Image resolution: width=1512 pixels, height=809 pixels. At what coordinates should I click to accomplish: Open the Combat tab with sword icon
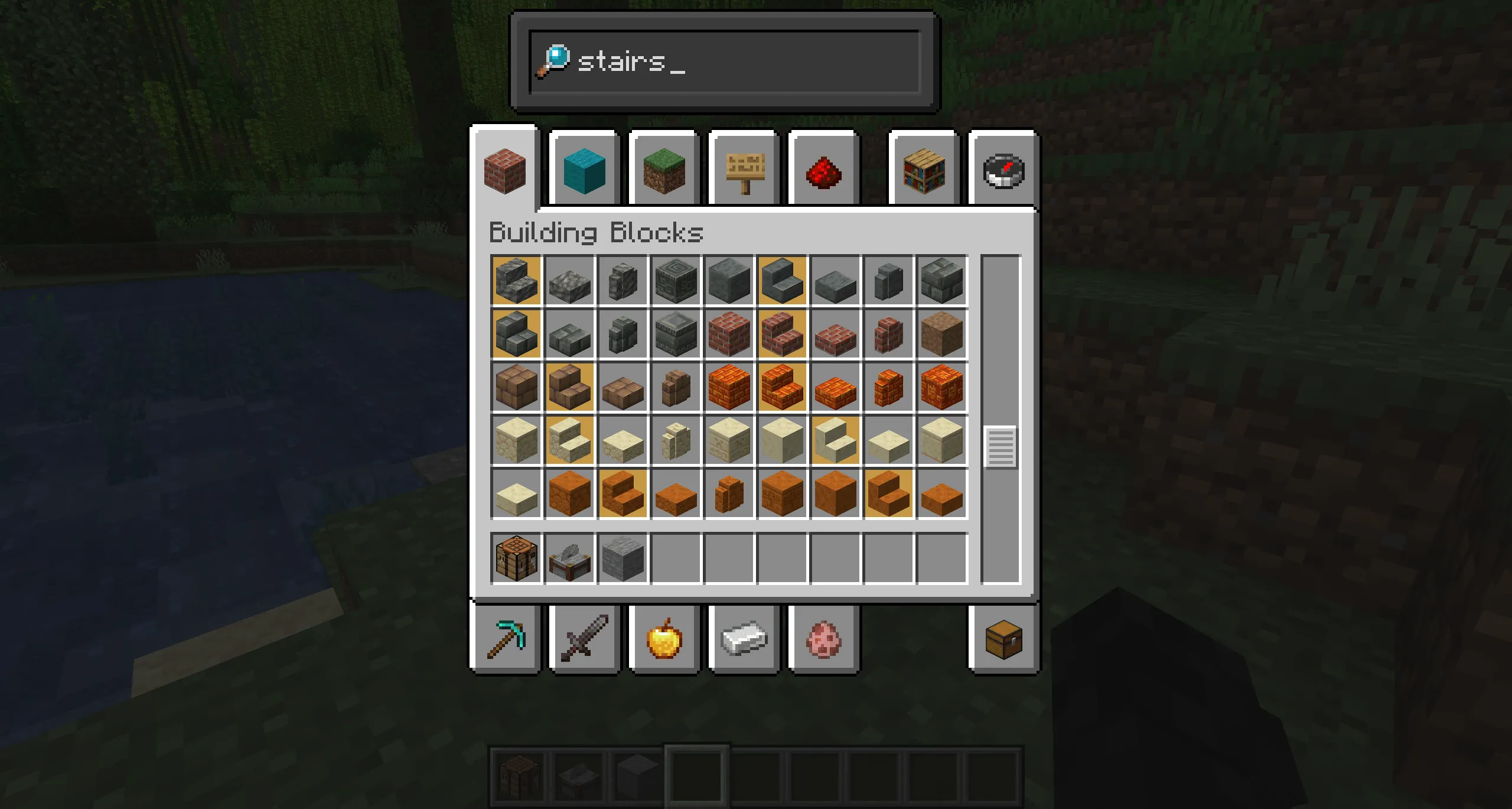[584, 640]
